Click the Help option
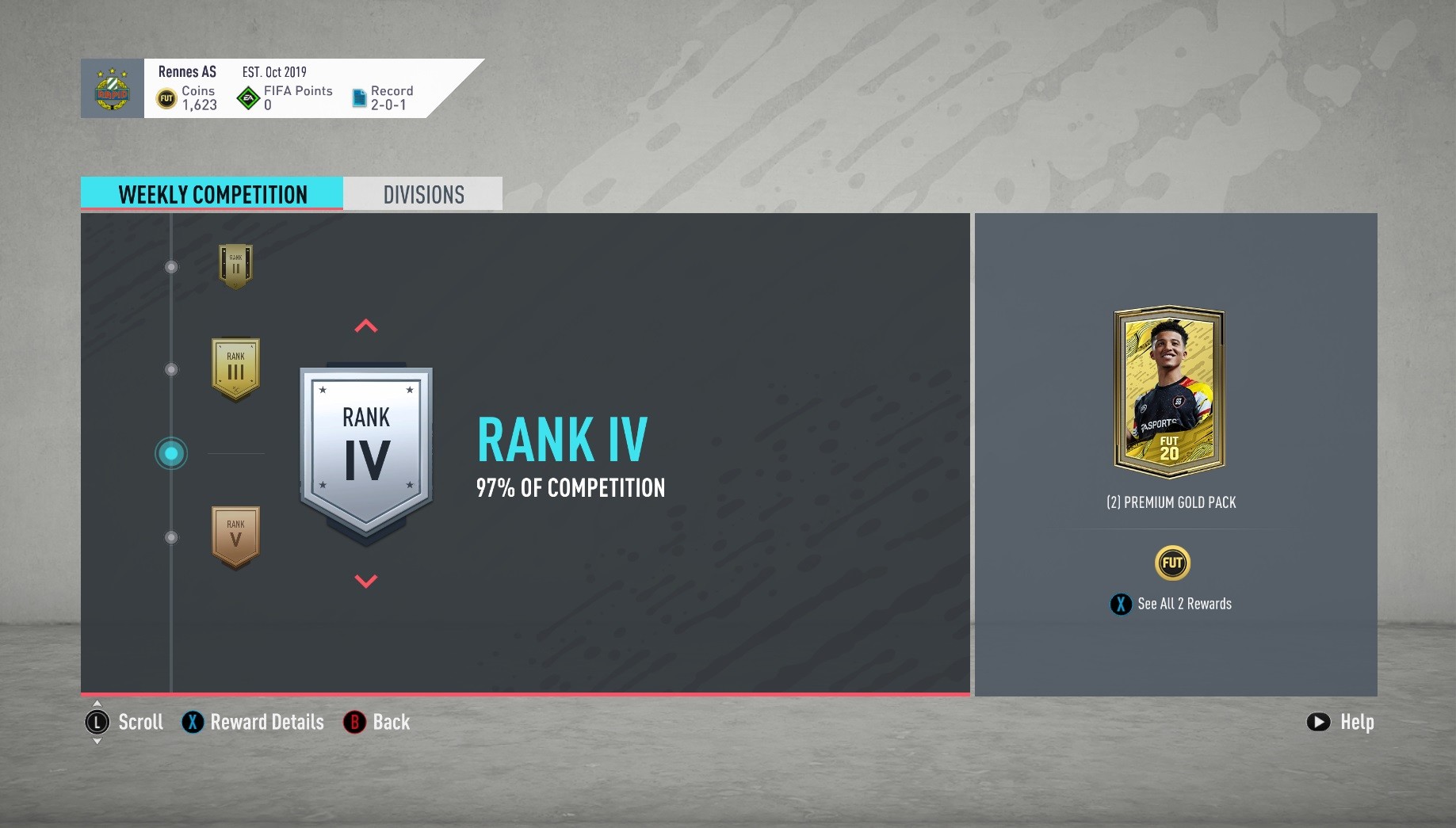Viewport: 1456px width, 828px height. [1340, 722]
